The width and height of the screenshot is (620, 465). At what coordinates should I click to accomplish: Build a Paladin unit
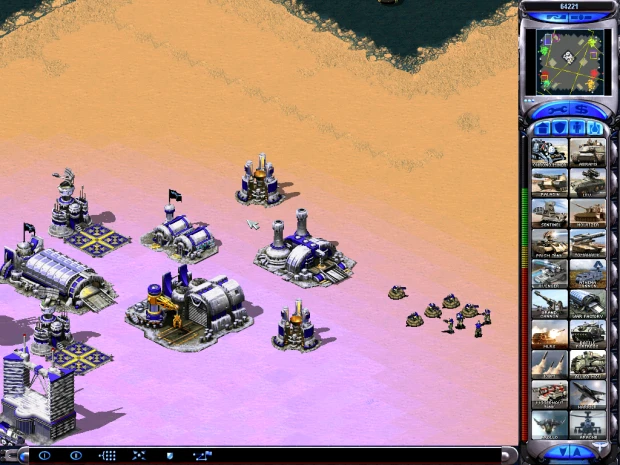(x=549, y=182)
